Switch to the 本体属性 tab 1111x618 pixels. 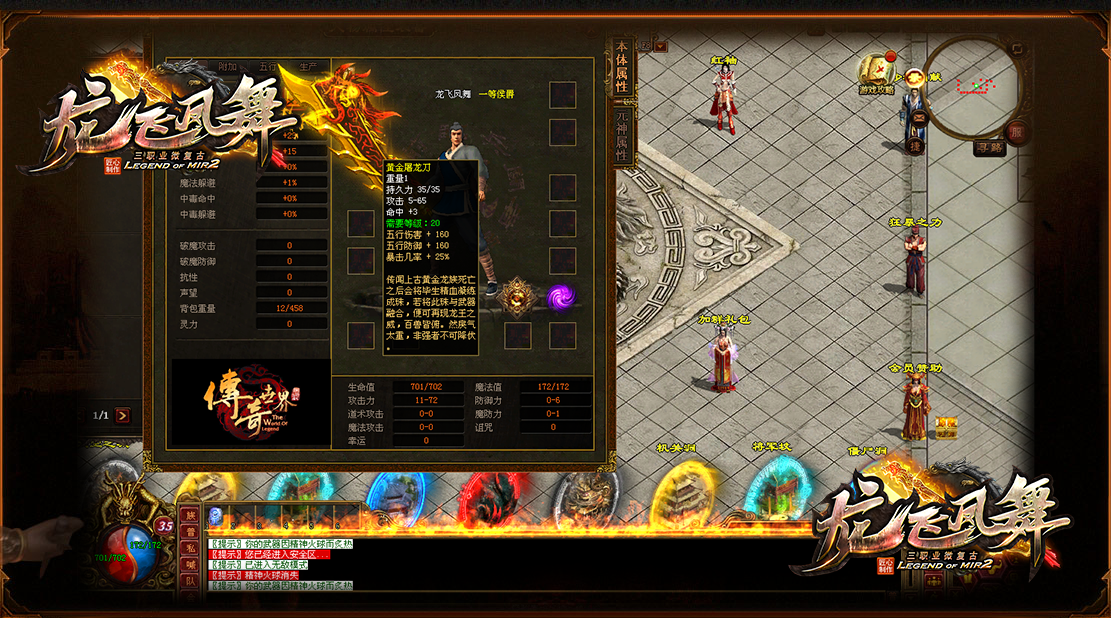621,67
